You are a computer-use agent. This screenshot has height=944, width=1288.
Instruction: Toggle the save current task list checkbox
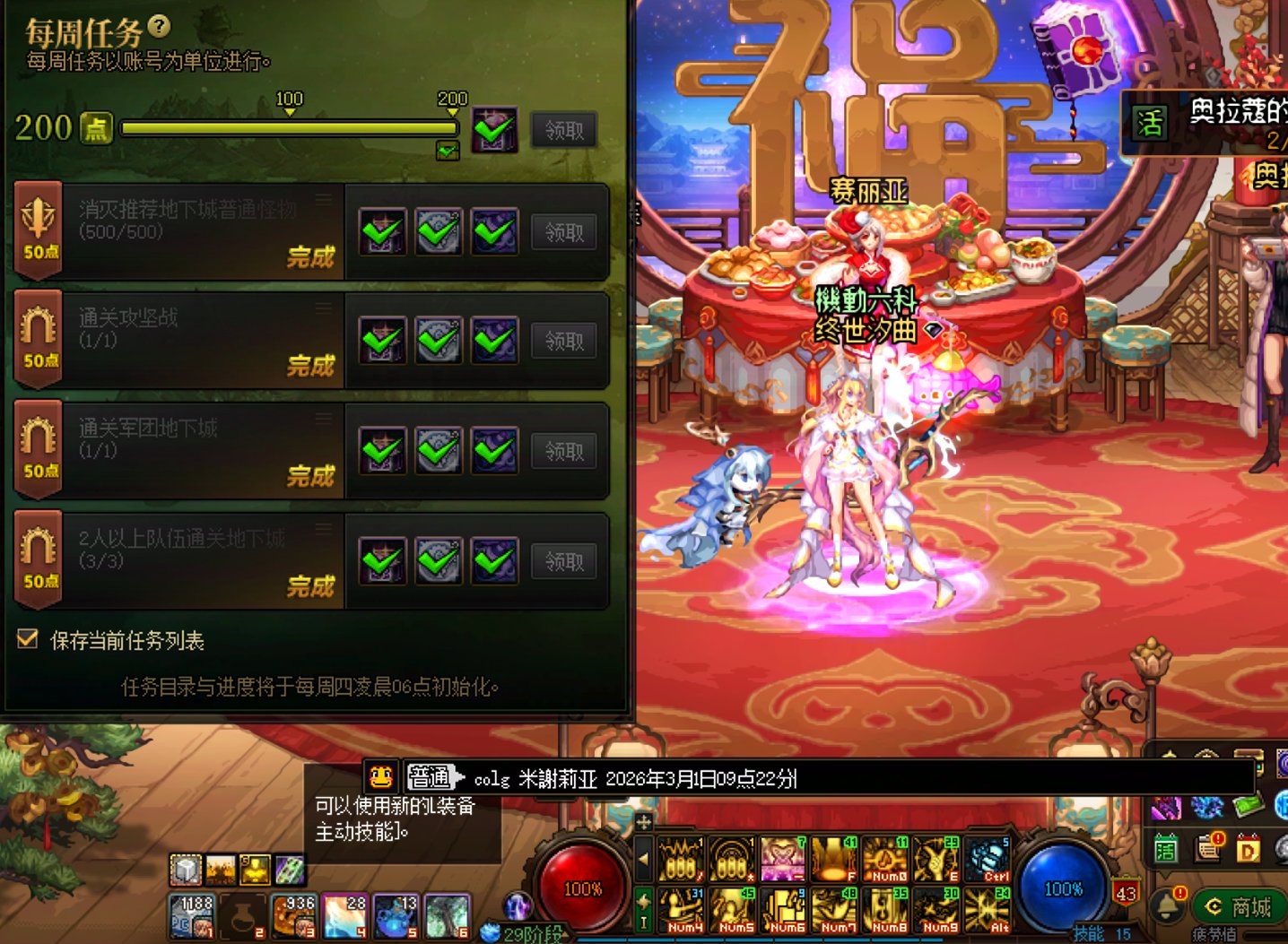click(28, 639)
